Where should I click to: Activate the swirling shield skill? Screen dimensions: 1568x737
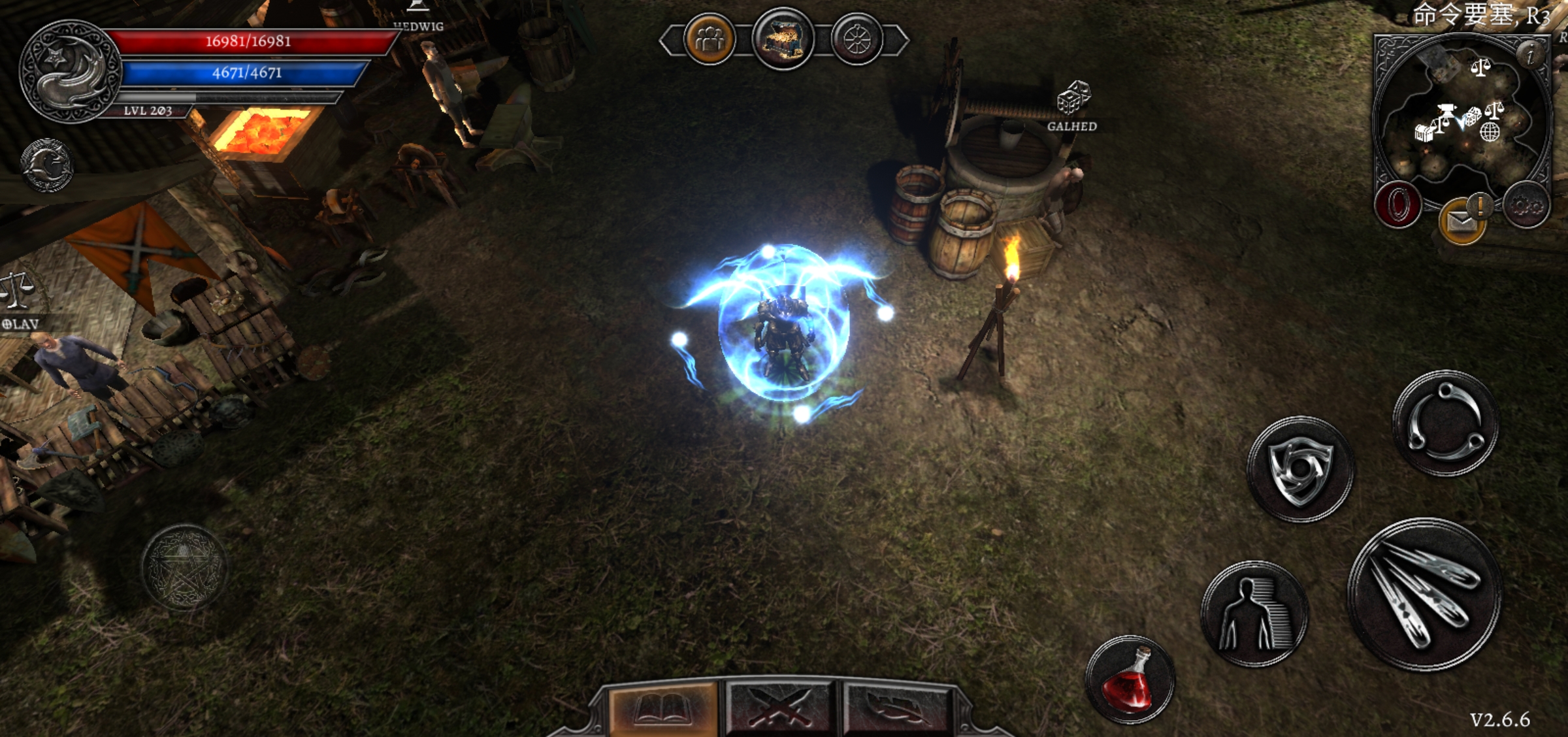click(x=1300, y=469)
